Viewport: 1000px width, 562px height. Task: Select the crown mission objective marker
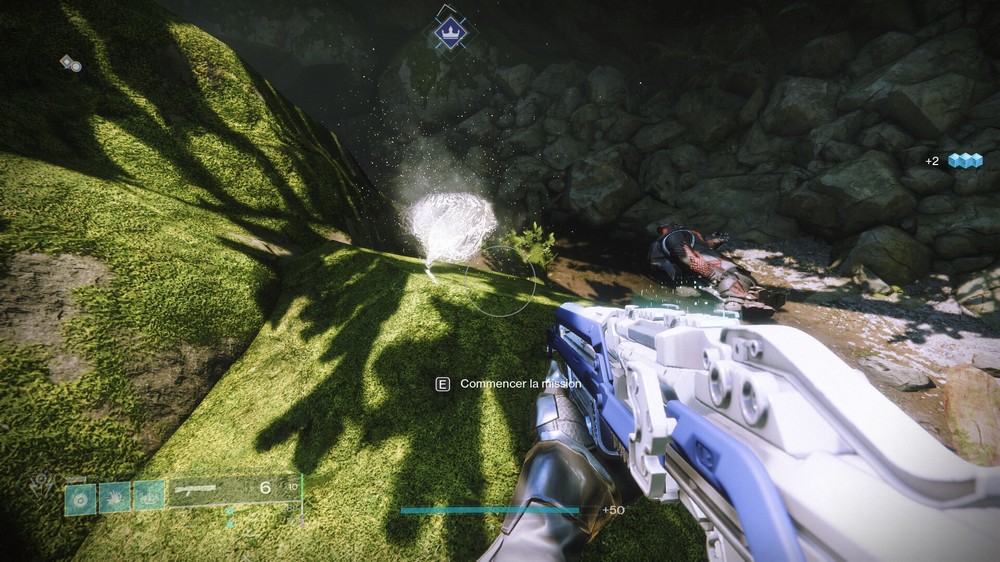(x=451, y=32)
